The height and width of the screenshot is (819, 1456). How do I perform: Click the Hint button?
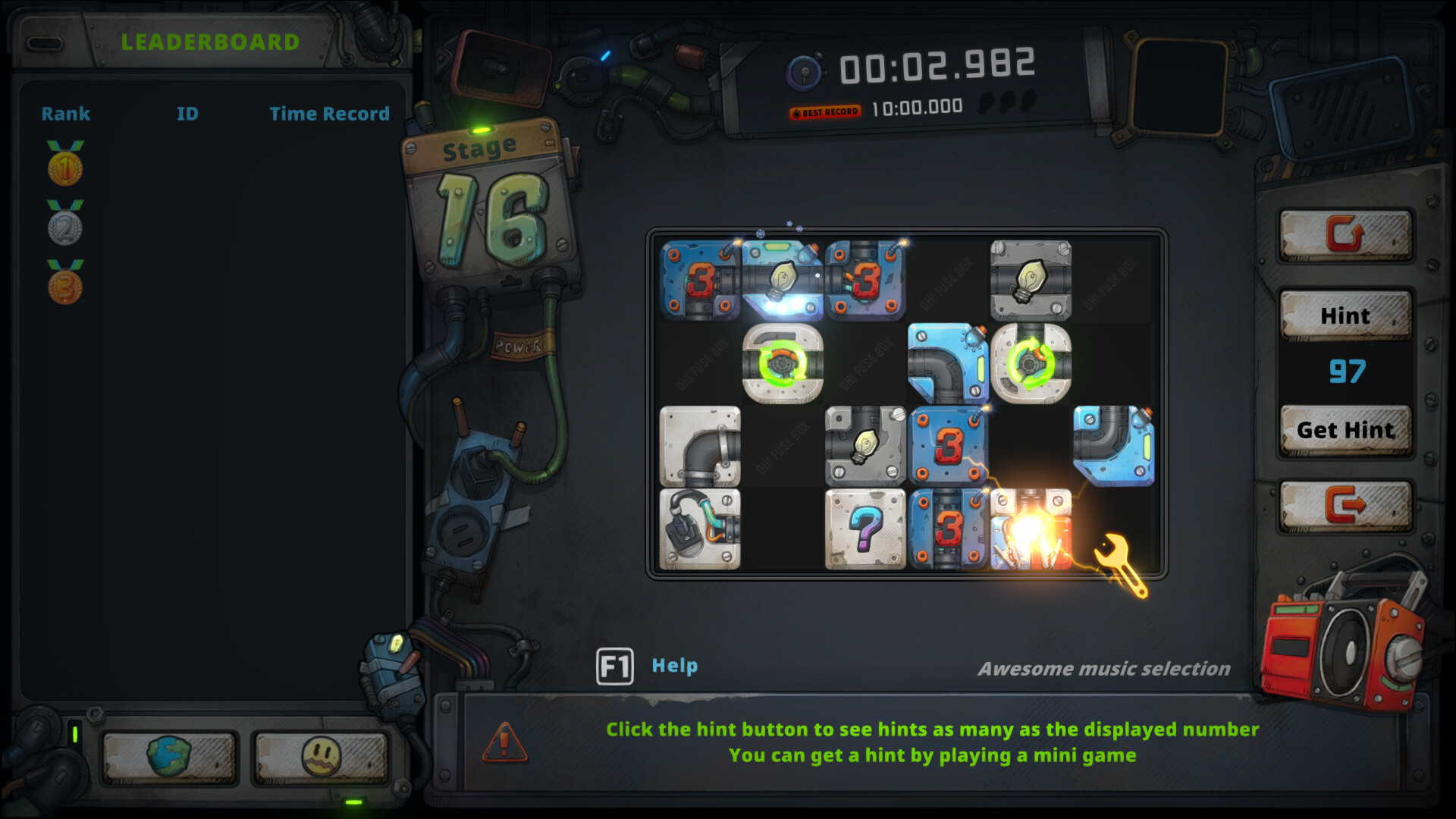pyautogui.click(x=1346, y=315)
